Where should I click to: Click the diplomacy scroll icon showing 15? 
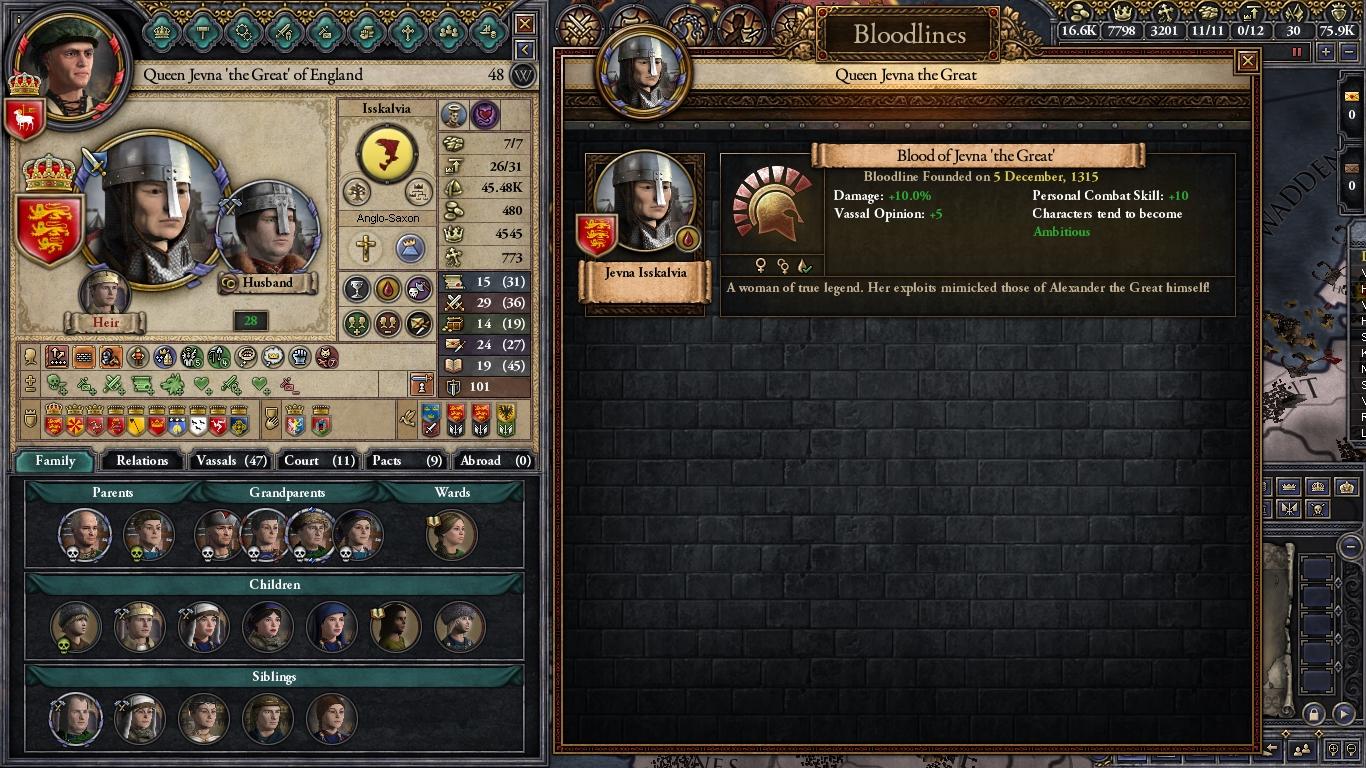tap(455, 281)
